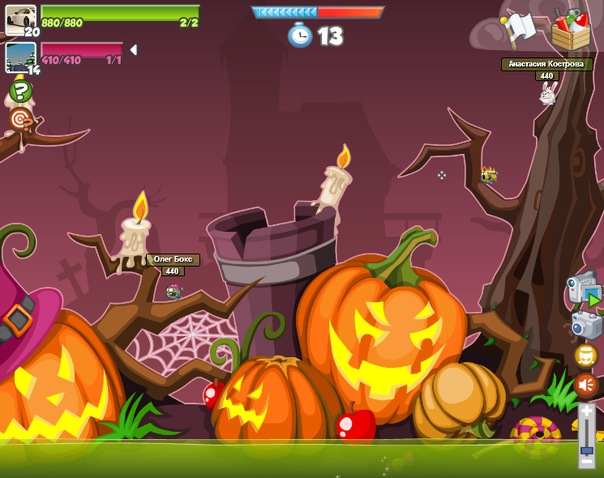Screen dimensions: 604x478
Task: Open the weapons crate arsenal
Action: (571, 29)
